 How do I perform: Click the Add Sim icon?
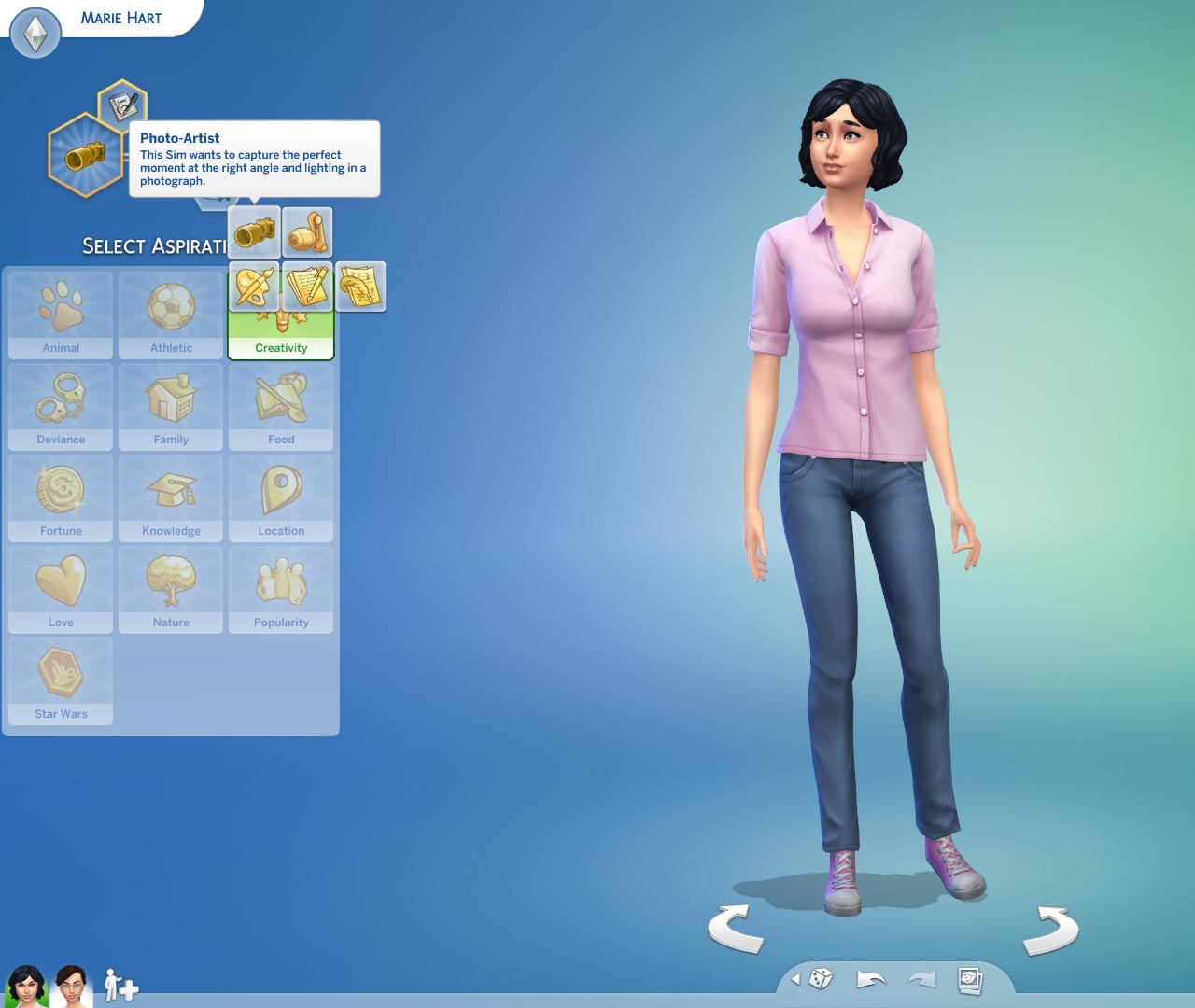(121, 987)
